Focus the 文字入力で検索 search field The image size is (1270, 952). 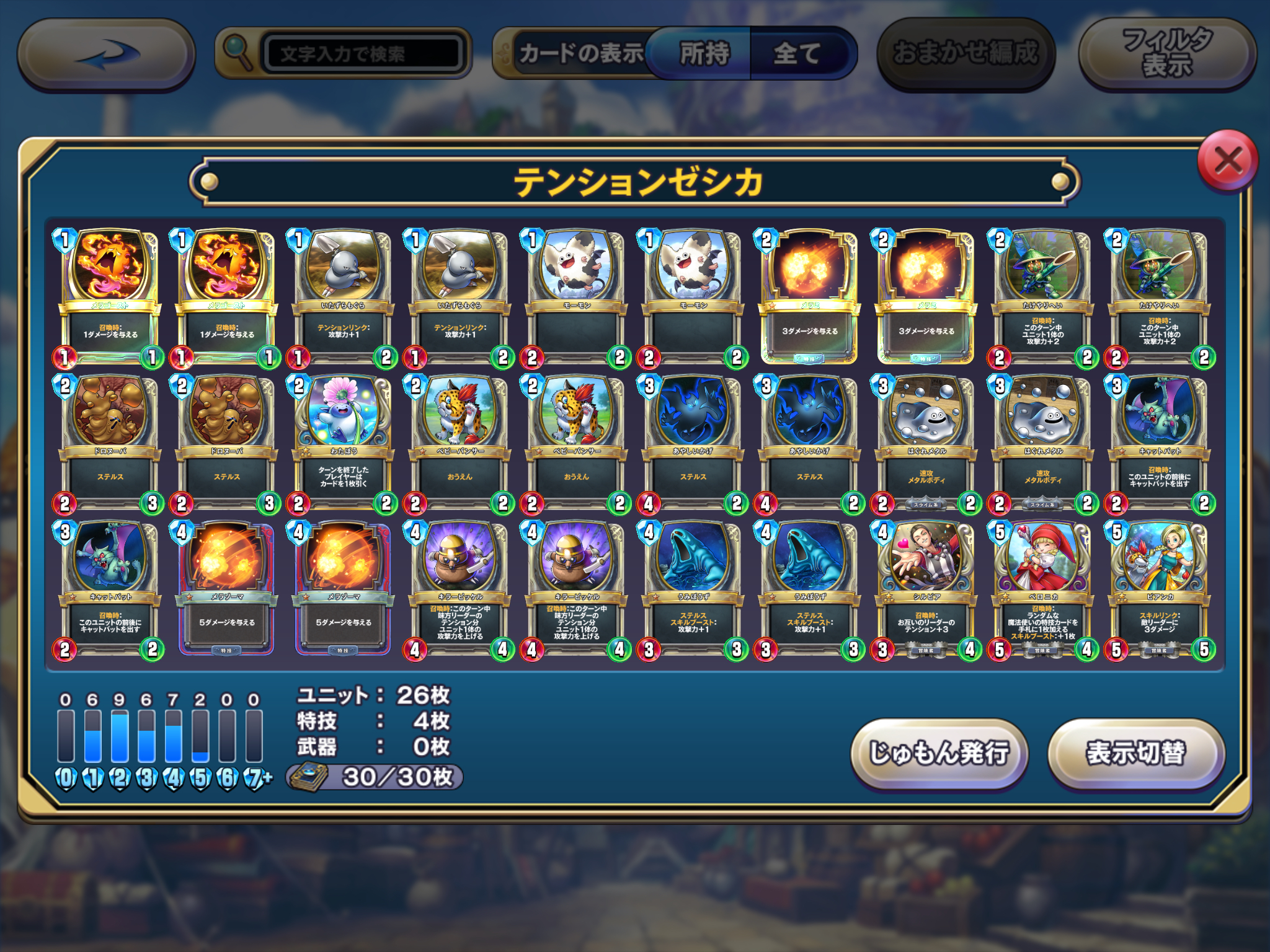363,54
